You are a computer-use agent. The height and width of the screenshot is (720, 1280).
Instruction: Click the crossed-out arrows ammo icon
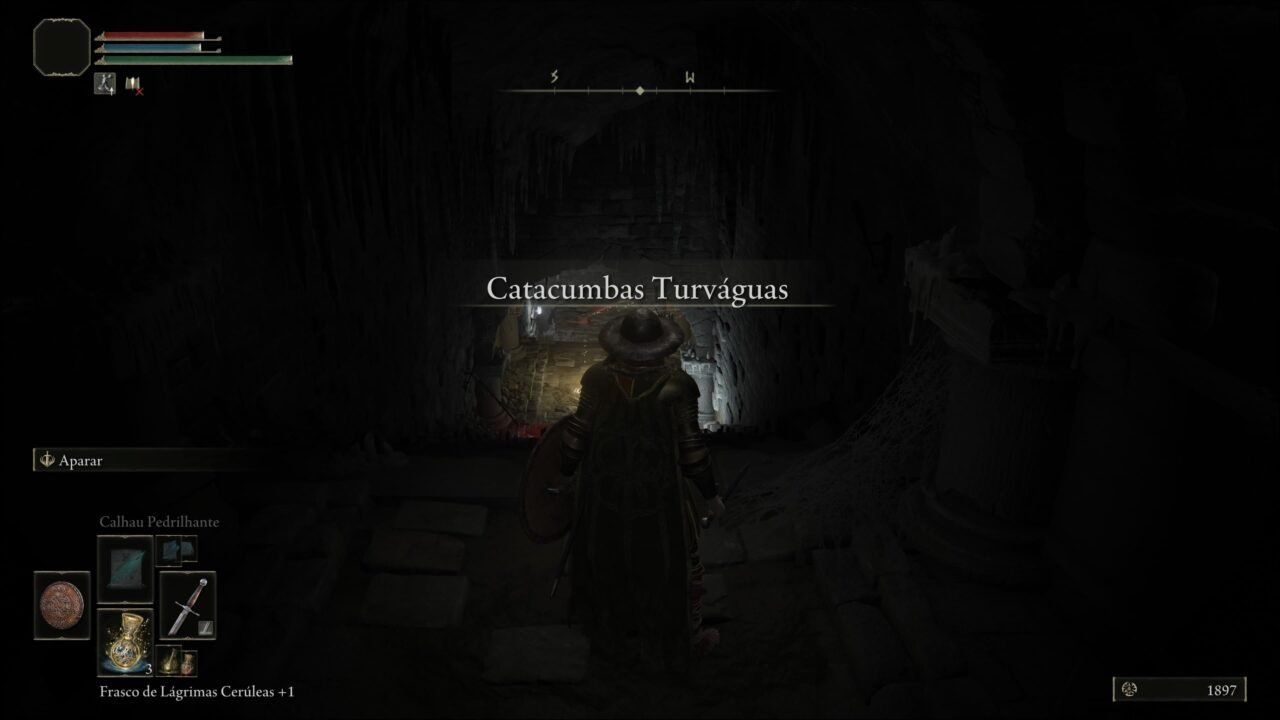point(135,84)
